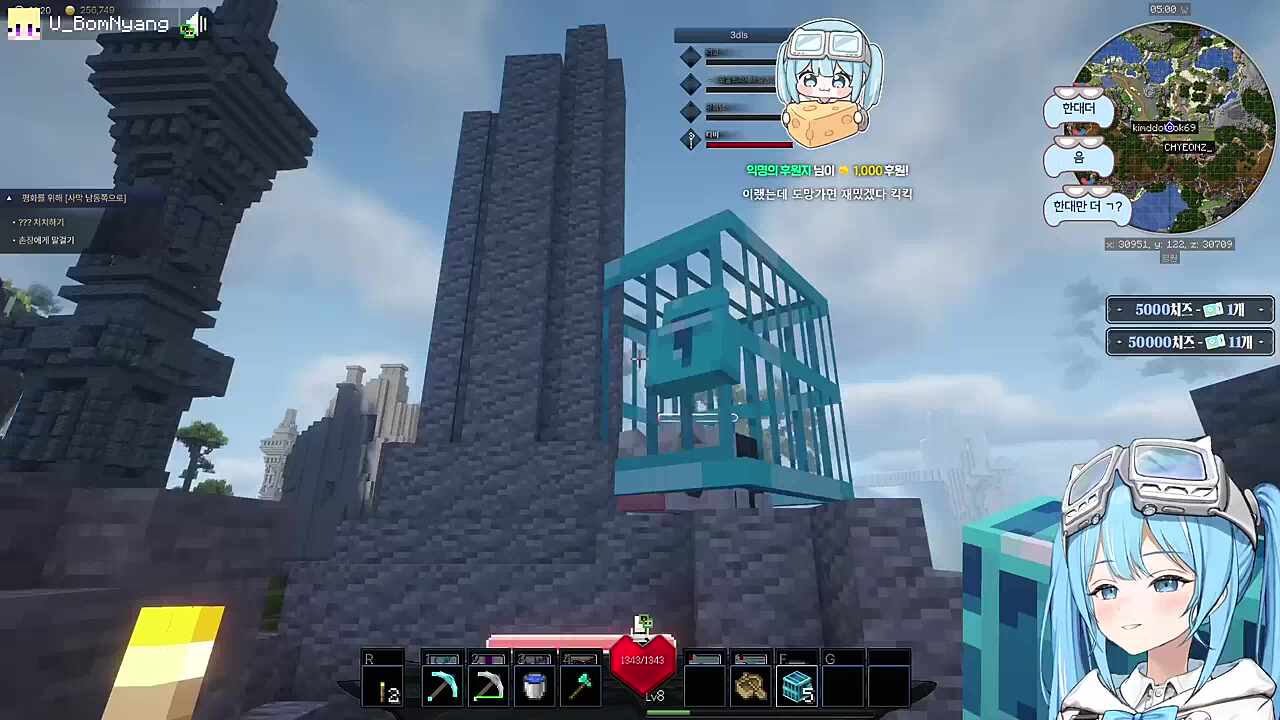The width and height of the screenshot is (1280, 720).
Task: Pick the teal block stack slot
Action: click(797, 686)
